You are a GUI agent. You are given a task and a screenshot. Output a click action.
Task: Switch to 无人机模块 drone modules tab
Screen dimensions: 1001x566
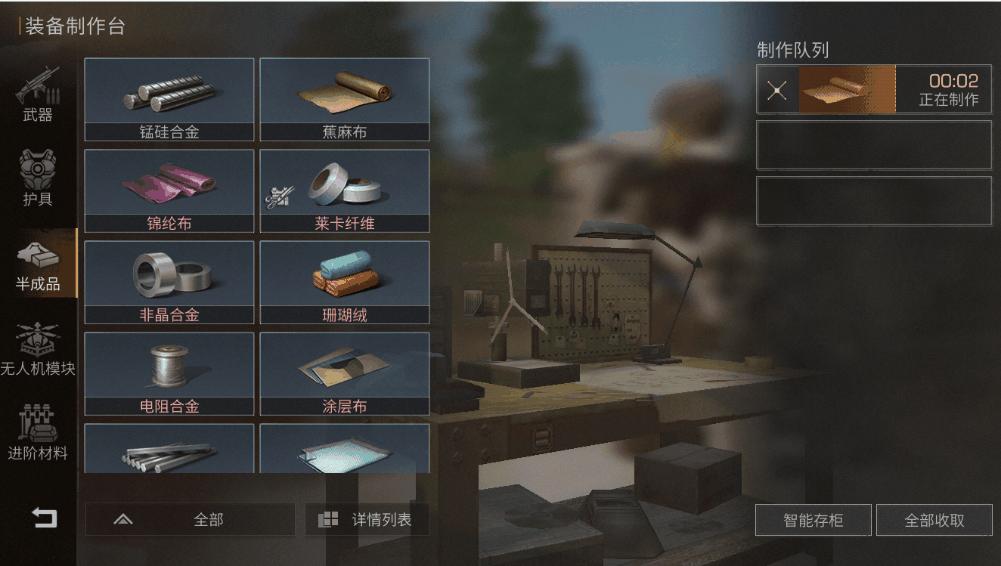pos(38,347)
